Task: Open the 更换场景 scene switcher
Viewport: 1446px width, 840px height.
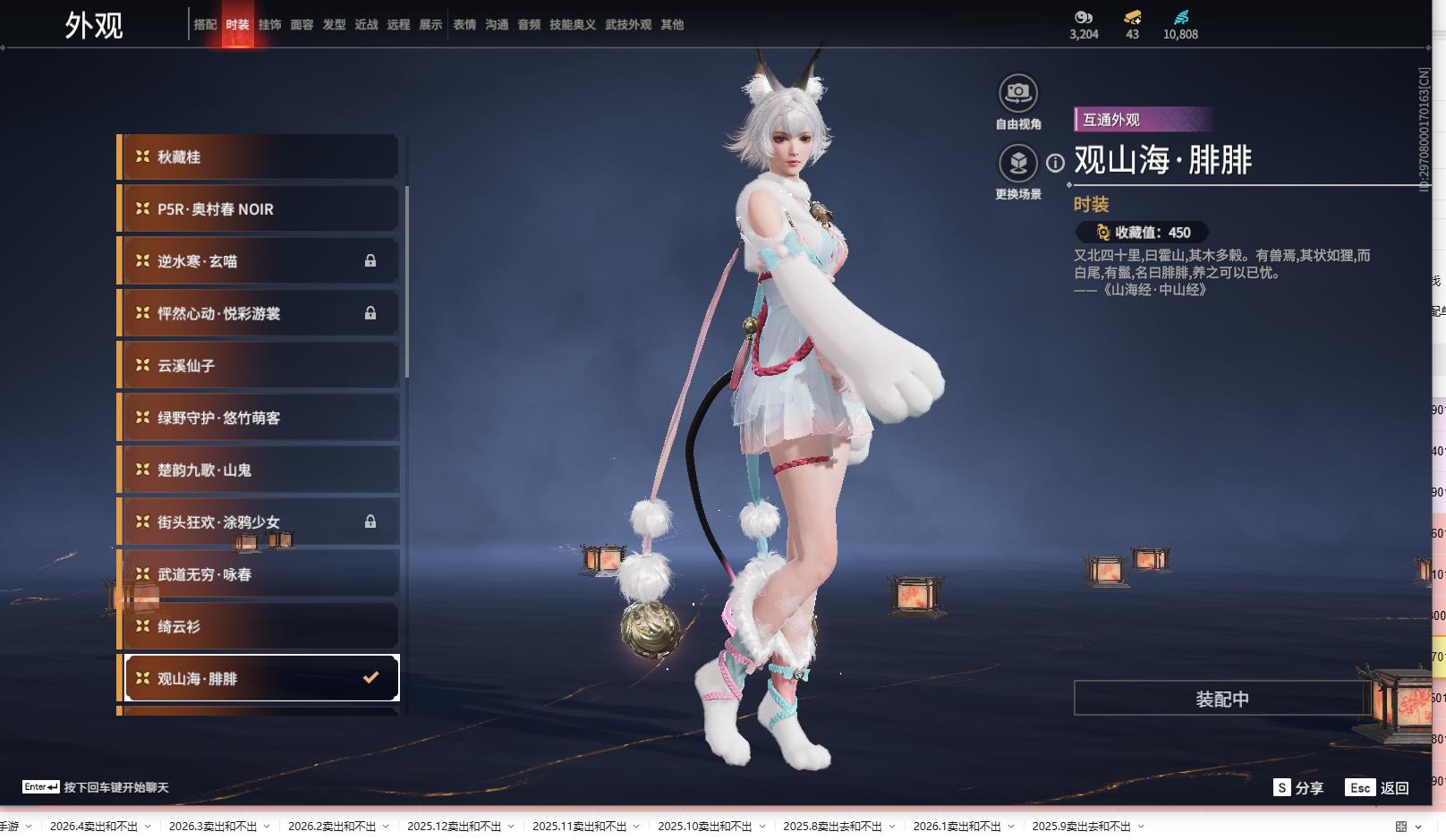Action: [1018, 163]
